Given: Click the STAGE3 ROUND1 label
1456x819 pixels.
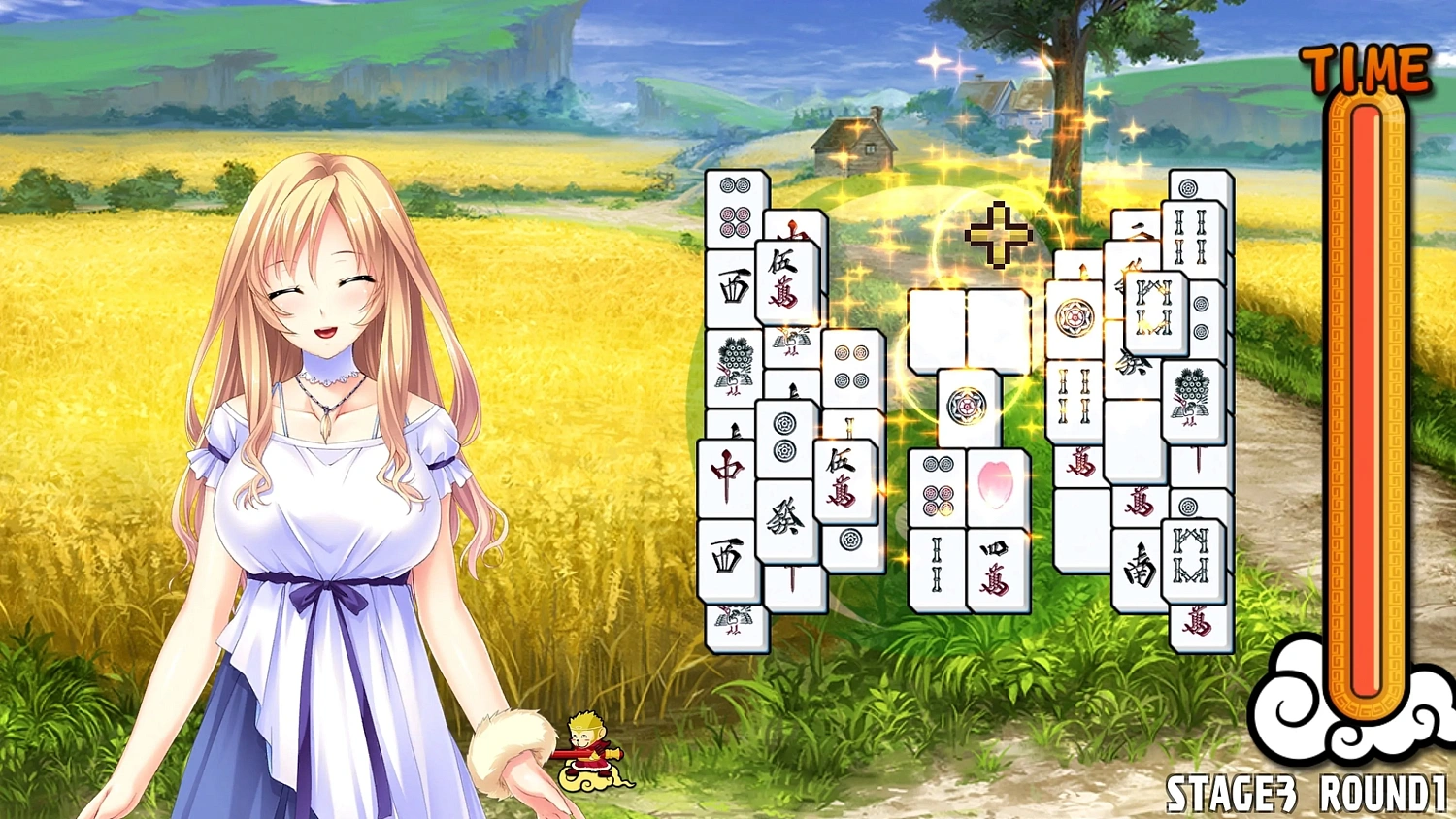Looking at the screenshot, I should (x=1306, y=796).
